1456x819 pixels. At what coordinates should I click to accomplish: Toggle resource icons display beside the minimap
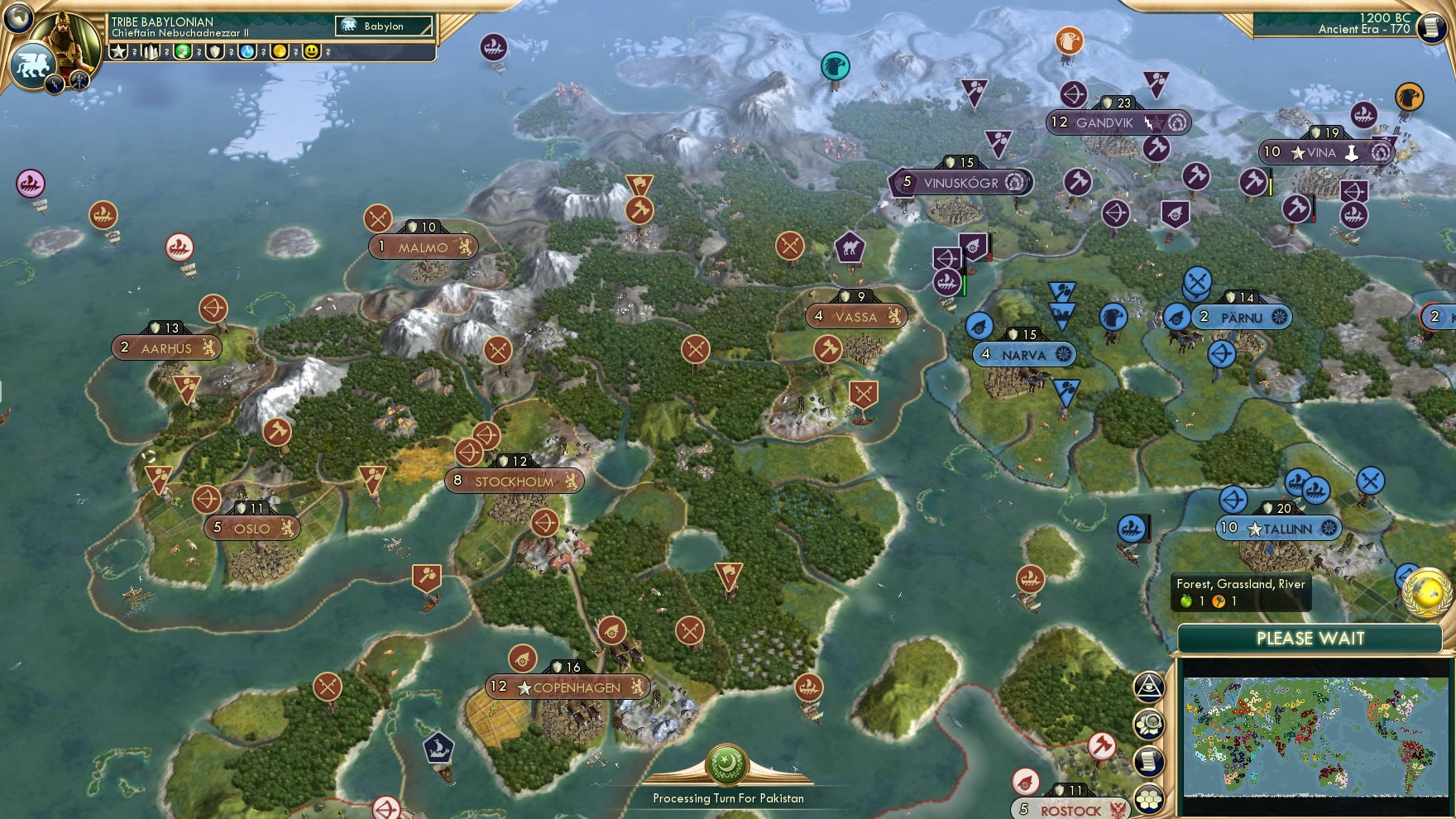pos(1150,726)
